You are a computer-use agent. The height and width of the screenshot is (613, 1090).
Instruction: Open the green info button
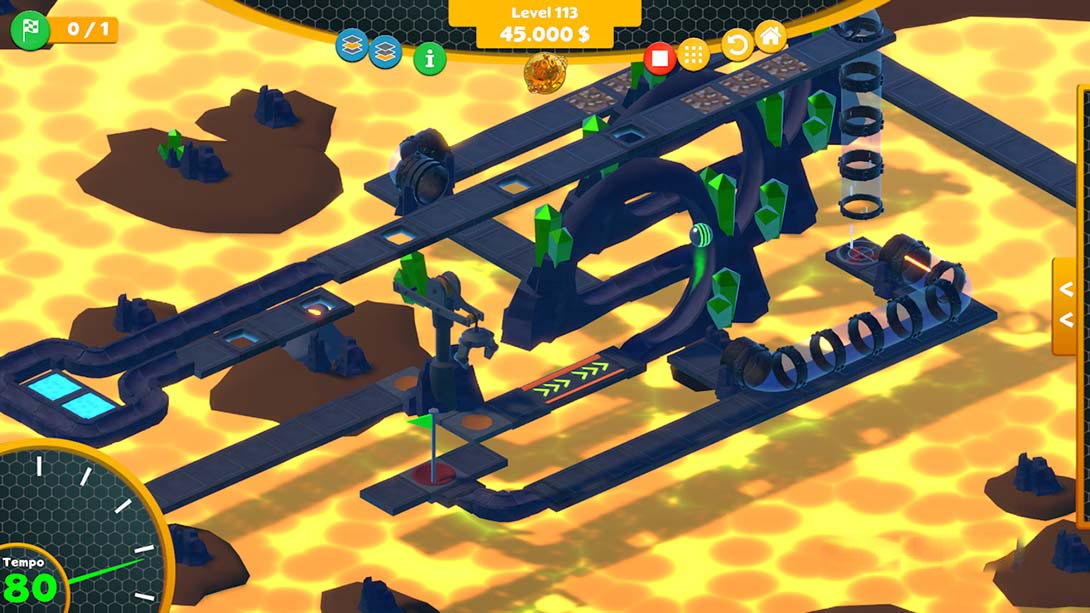click(430, 58)
